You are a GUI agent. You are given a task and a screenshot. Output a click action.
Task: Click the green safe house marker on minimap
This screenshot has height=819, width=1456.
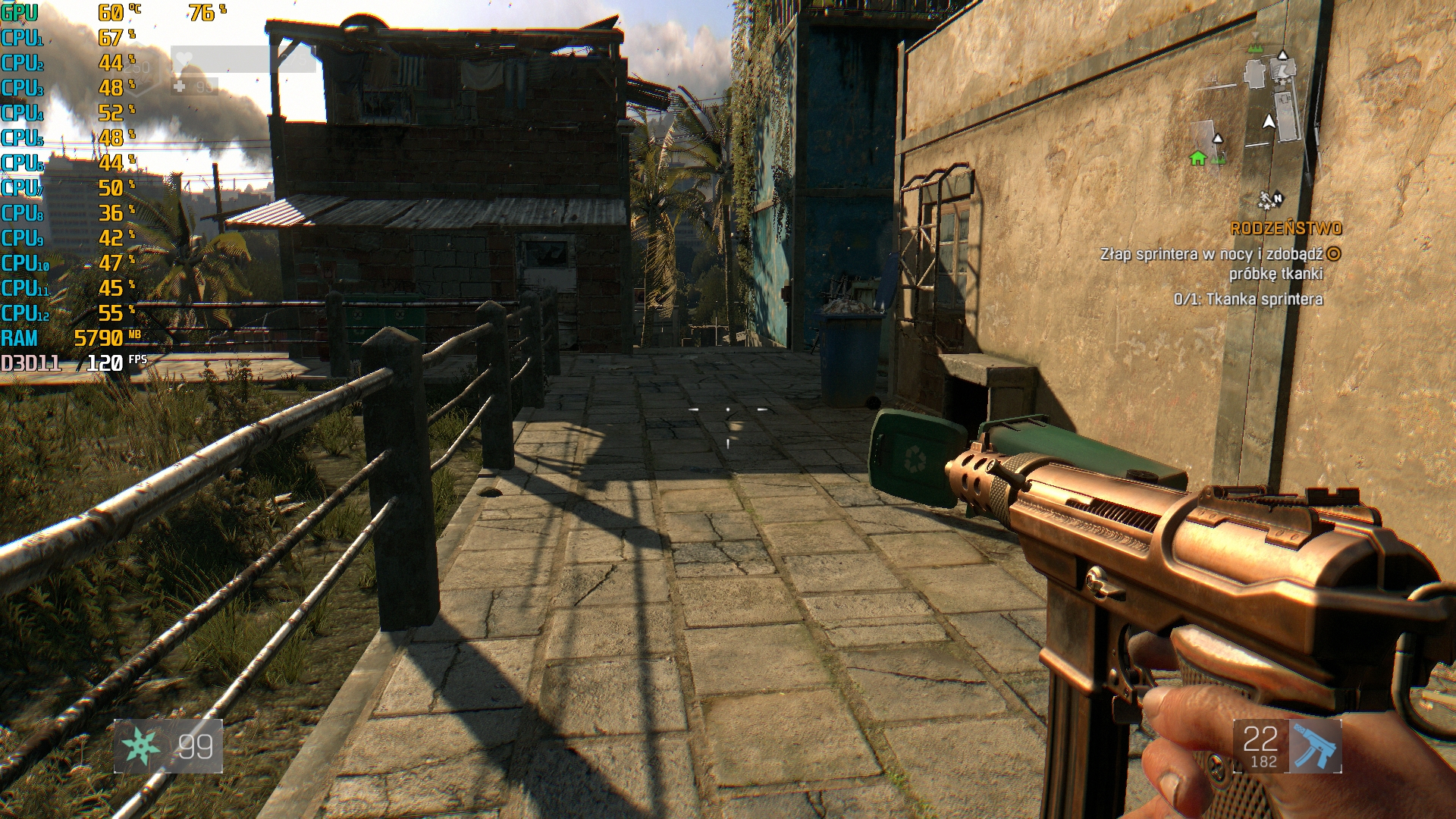pos(1197,158)
